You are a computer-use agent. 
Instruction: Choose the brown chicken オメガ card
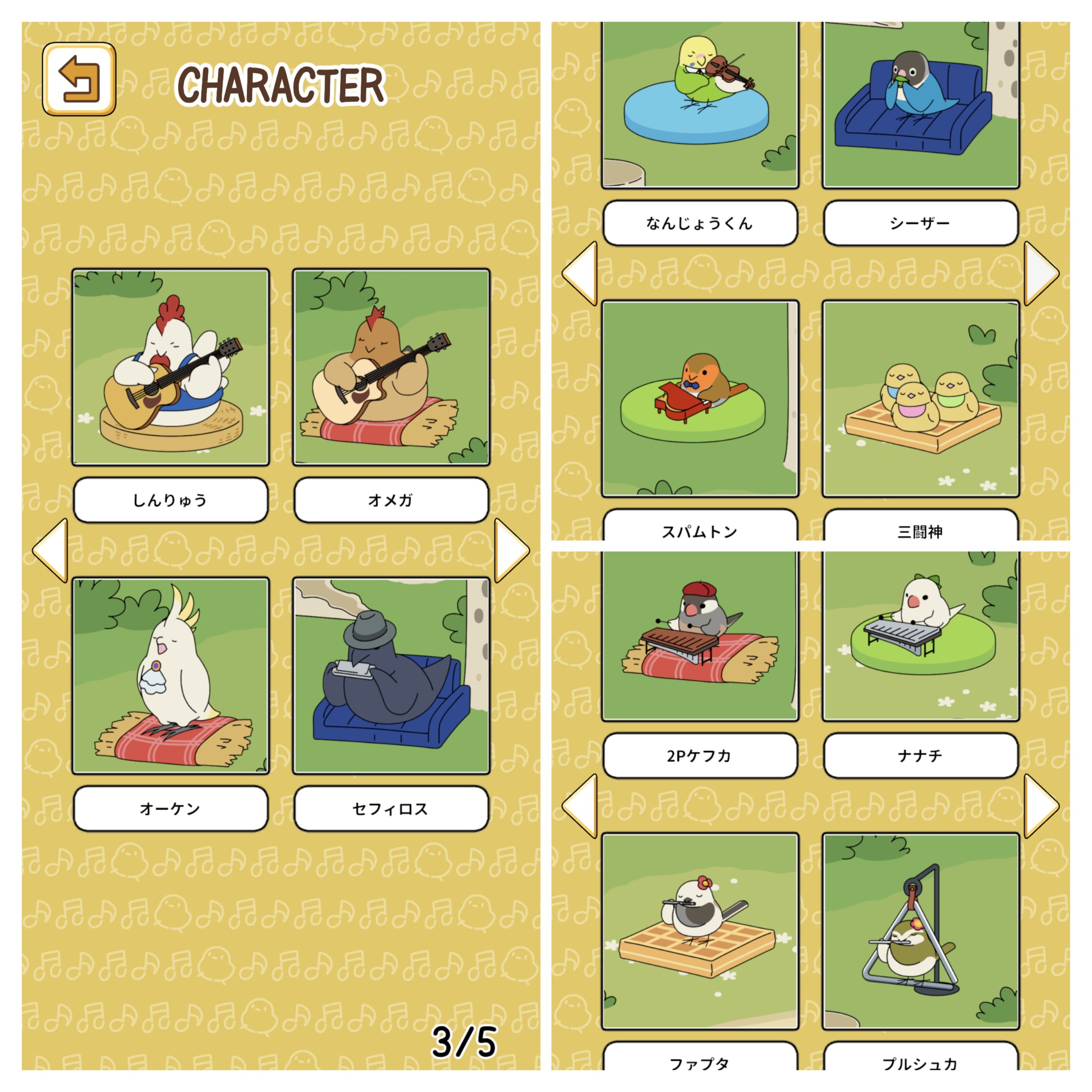[391, 367]
